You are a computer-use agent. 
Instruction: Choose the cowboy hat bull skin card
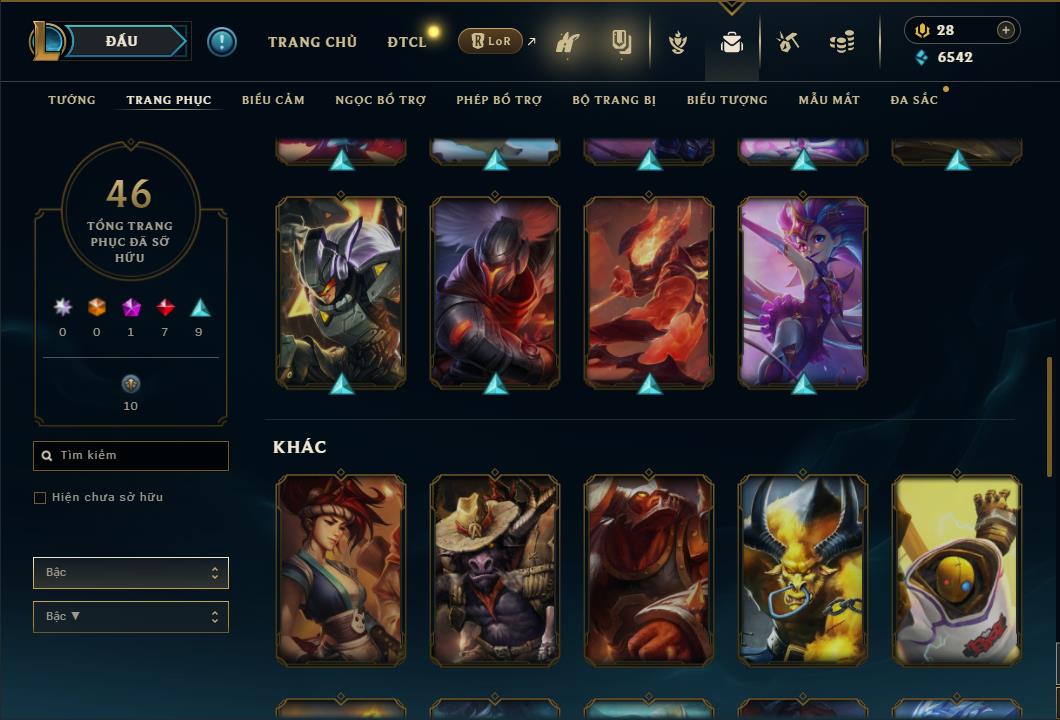(495, 570)
